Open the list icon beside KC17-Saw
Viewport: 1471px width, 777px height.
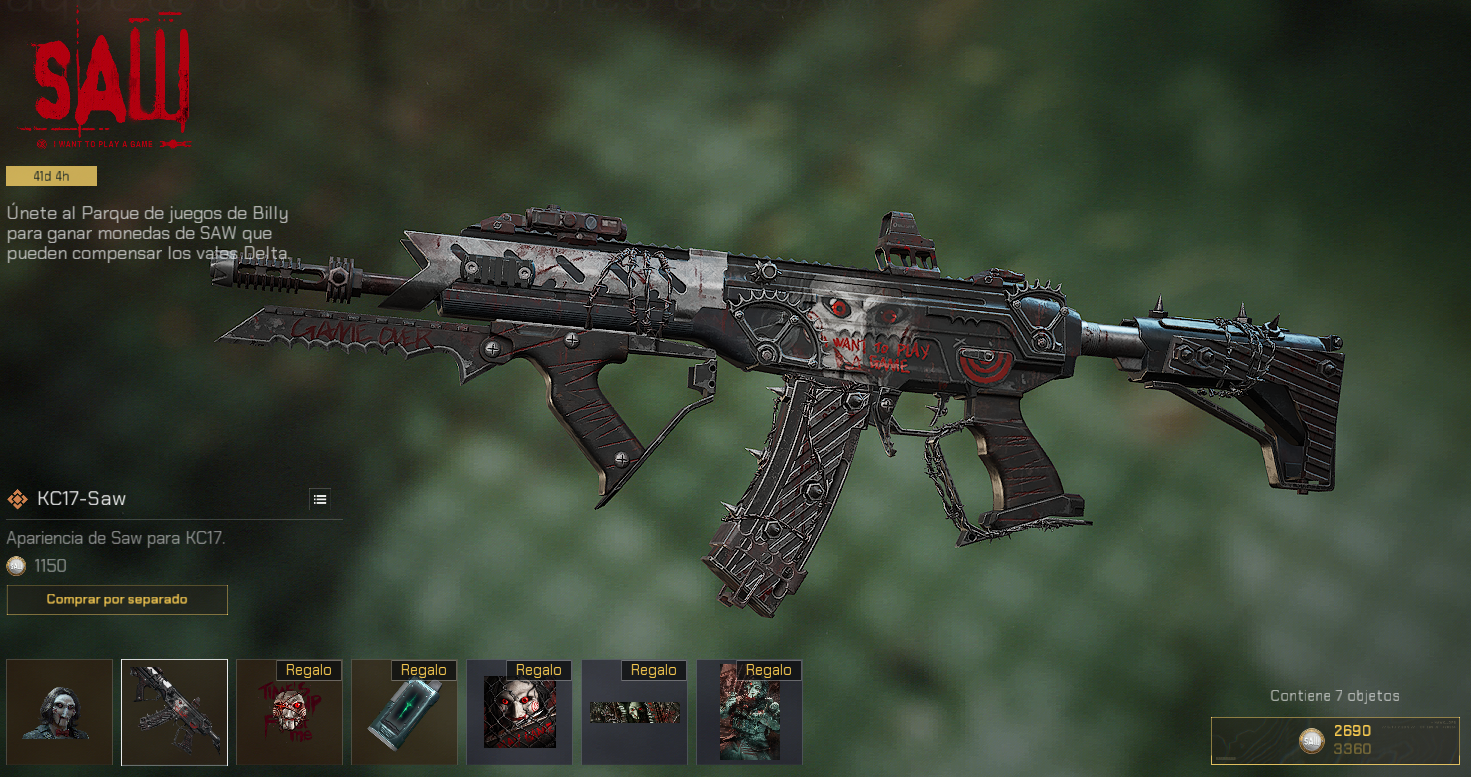pos(320,499)
